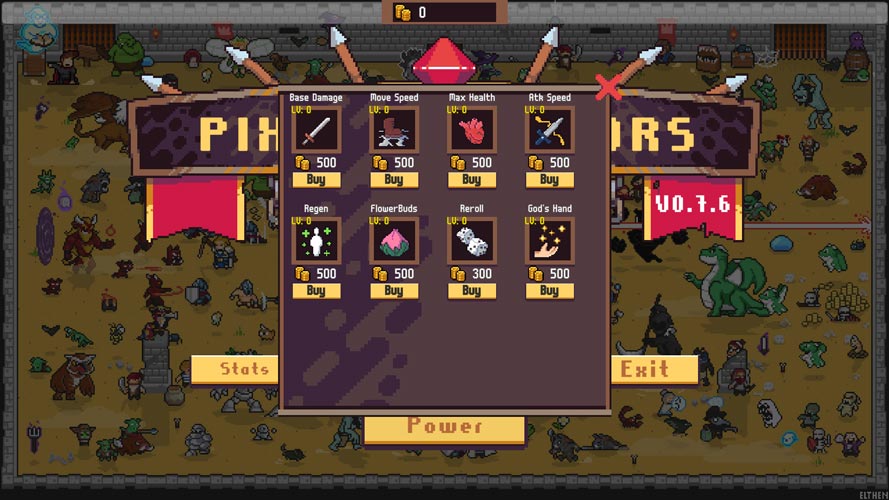Viewport: 889px width, 500px height.
Task: Choose the Max Health heart icon
Action: 471,129
